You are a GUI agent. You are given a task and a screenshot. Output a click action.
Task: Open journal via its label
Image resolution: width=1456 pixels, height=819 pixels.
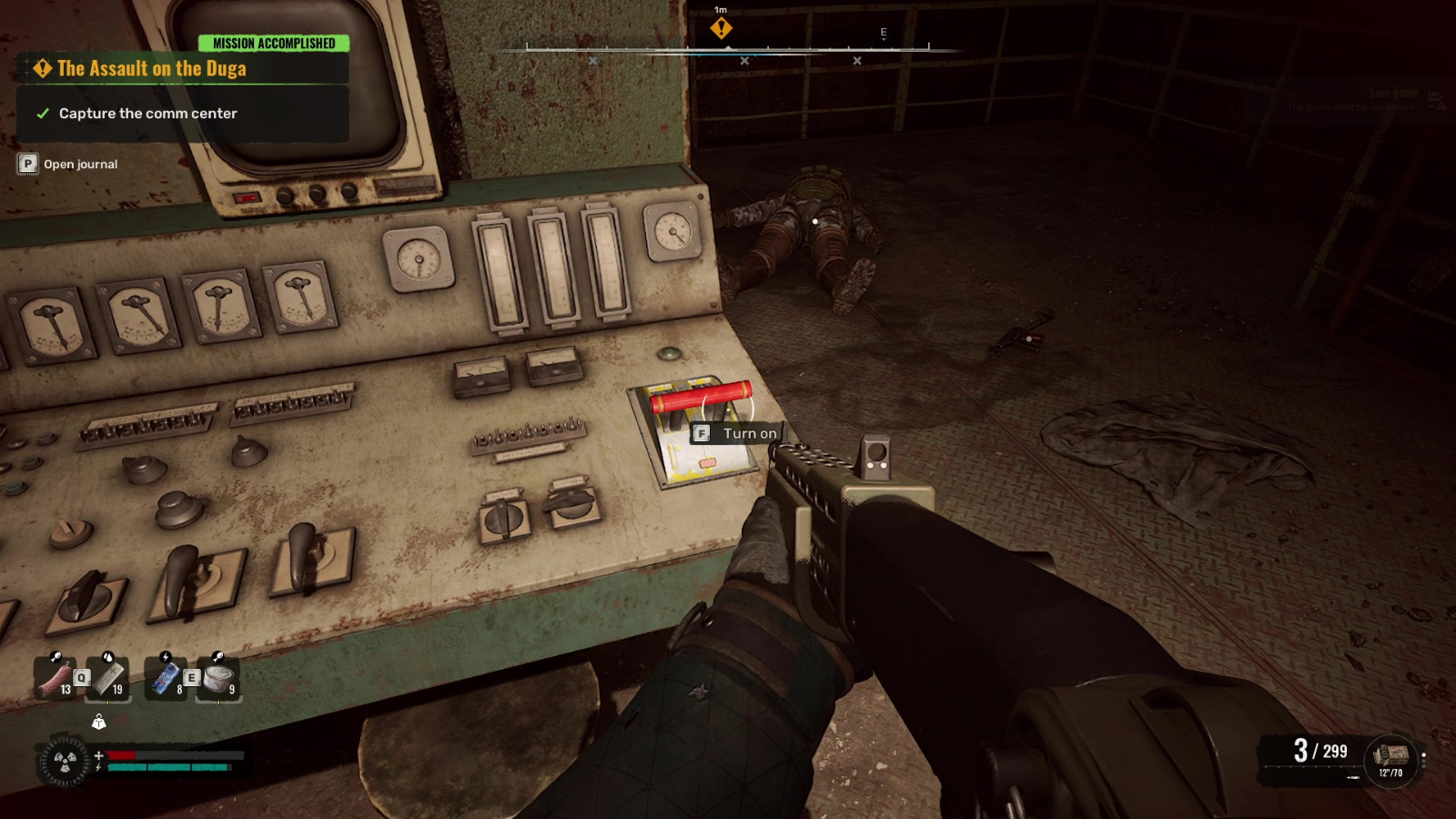80,165
